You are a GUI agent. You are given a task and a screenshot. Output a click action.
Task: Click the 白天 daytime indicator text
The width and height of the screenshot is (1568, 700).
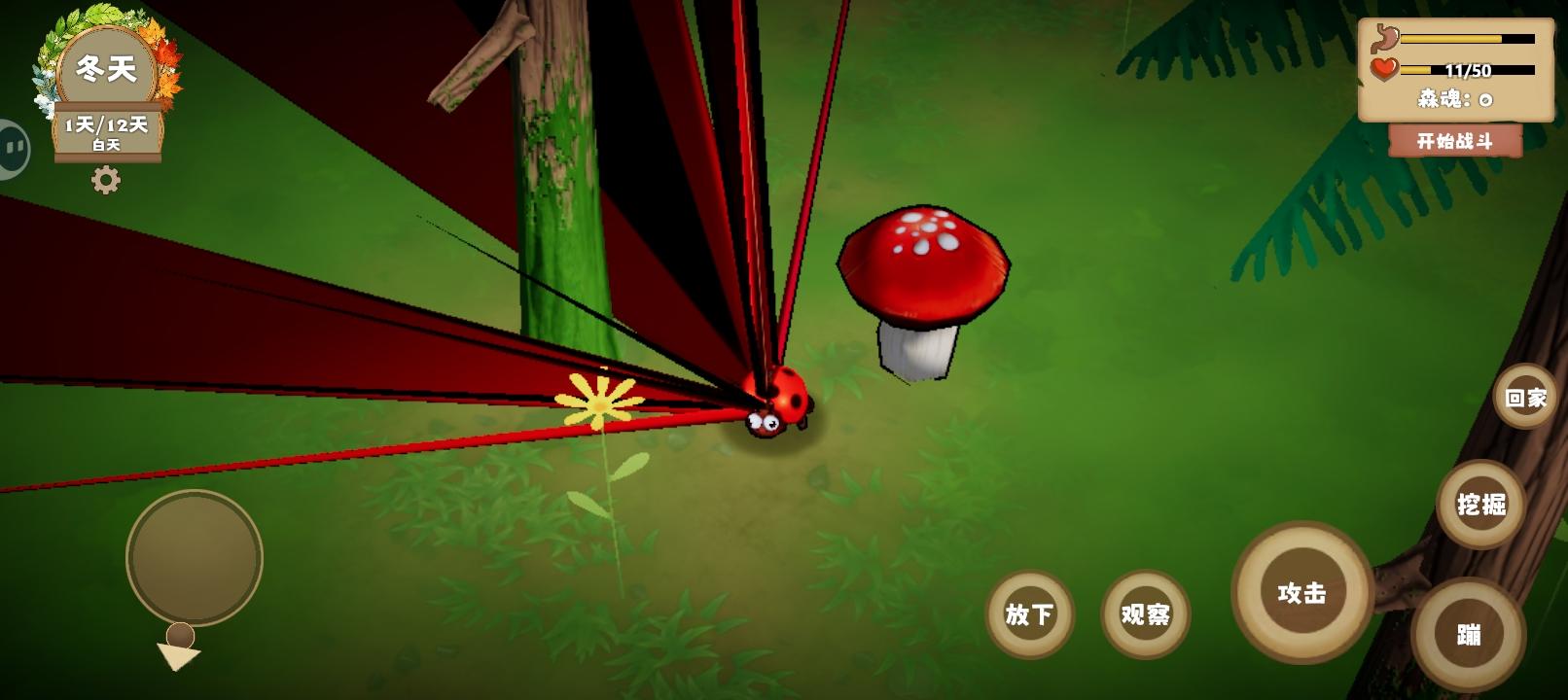pyautogui.click(x=108, y=142)
